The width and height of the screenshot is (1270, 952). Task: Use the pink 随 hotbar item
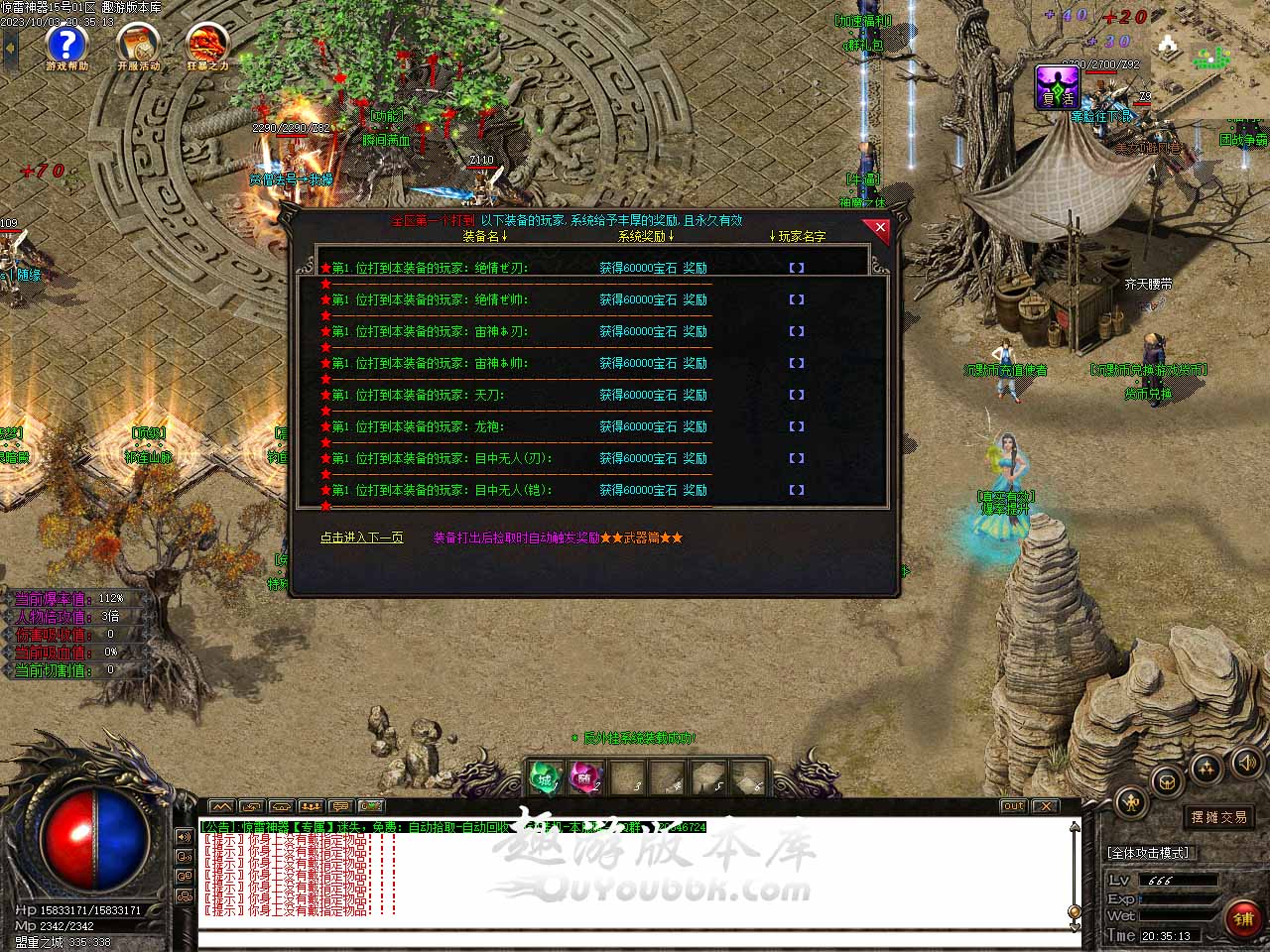[x=585, y=778]
